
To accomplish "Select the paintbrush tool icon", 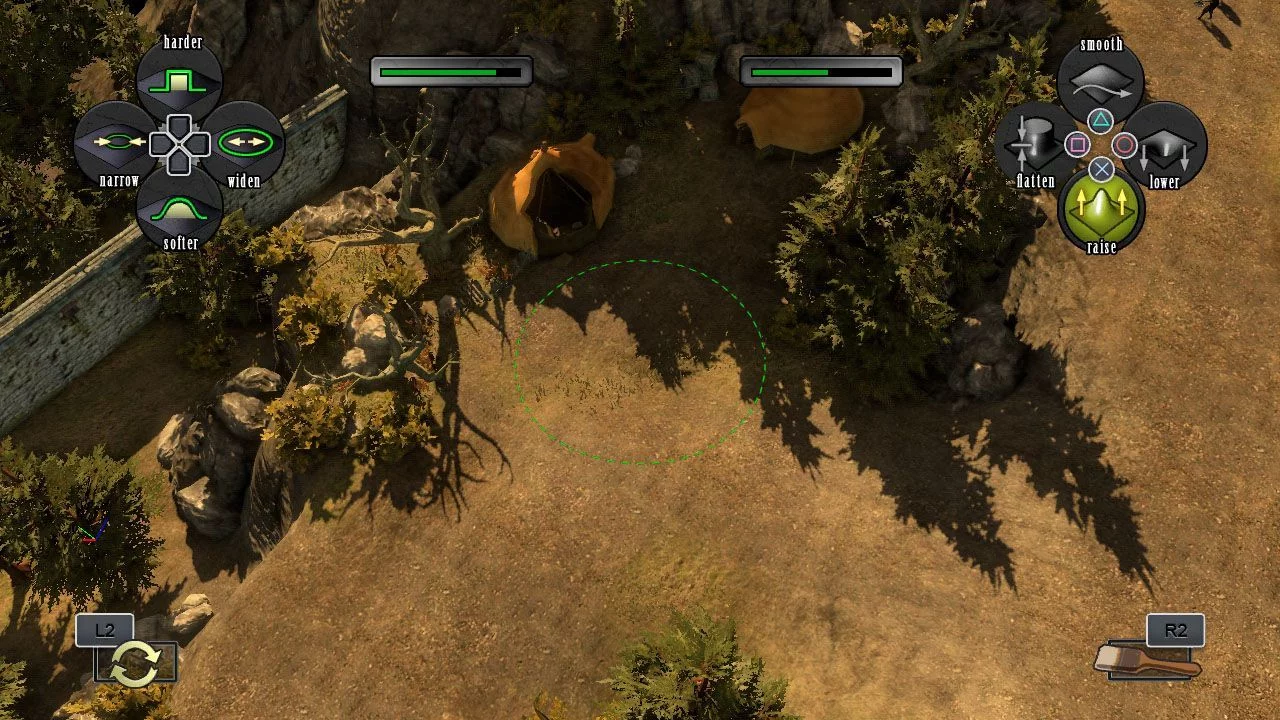I will pyautogui.click(x=1148, y=660).
